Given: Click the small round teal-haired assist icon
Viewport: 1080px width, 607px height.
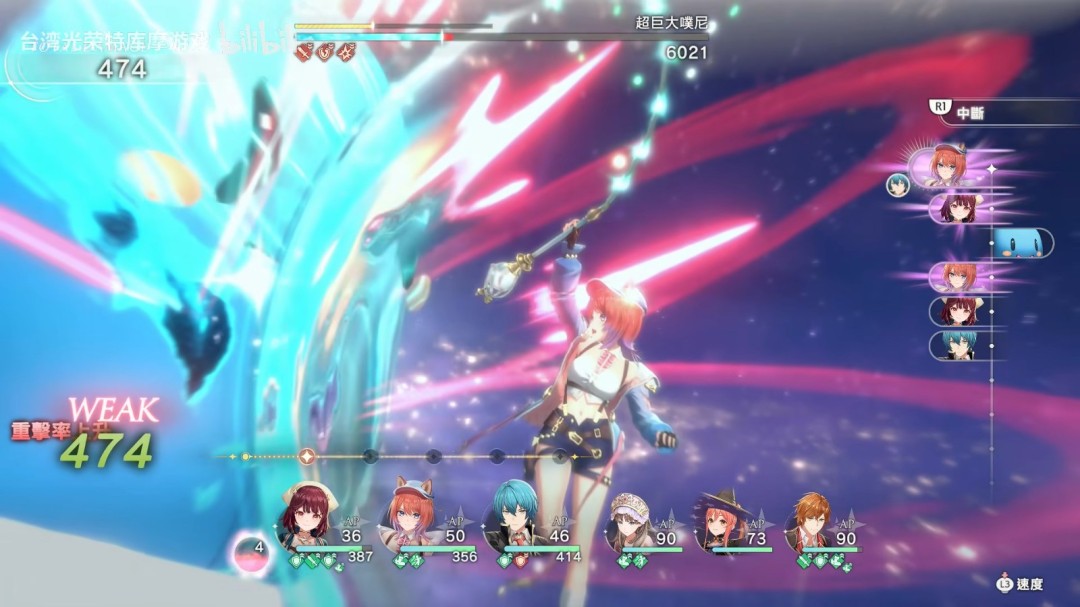Looking at the screenshot, I should pos(897,184).
